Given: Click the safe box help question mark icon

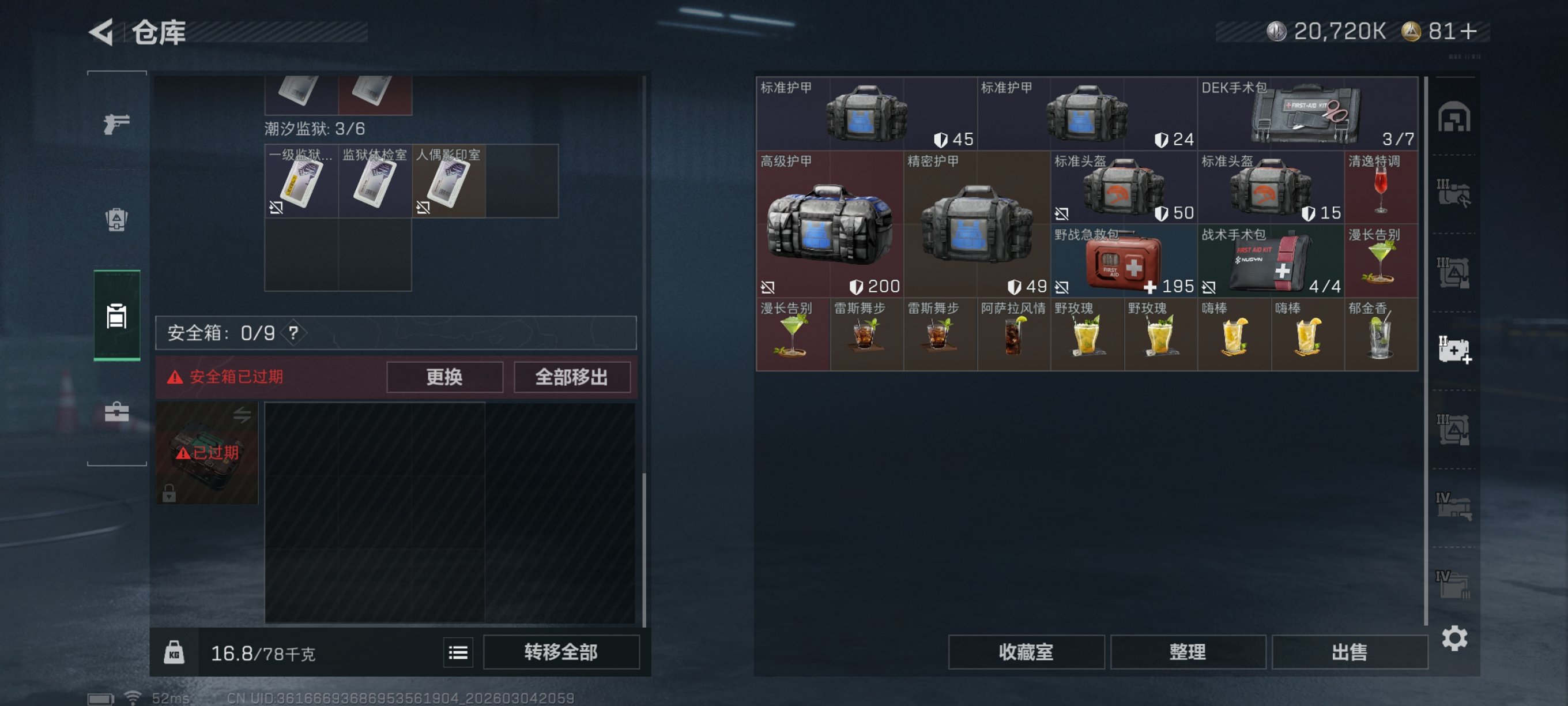Looking at the screenshot, I should (x=293, y=333).
